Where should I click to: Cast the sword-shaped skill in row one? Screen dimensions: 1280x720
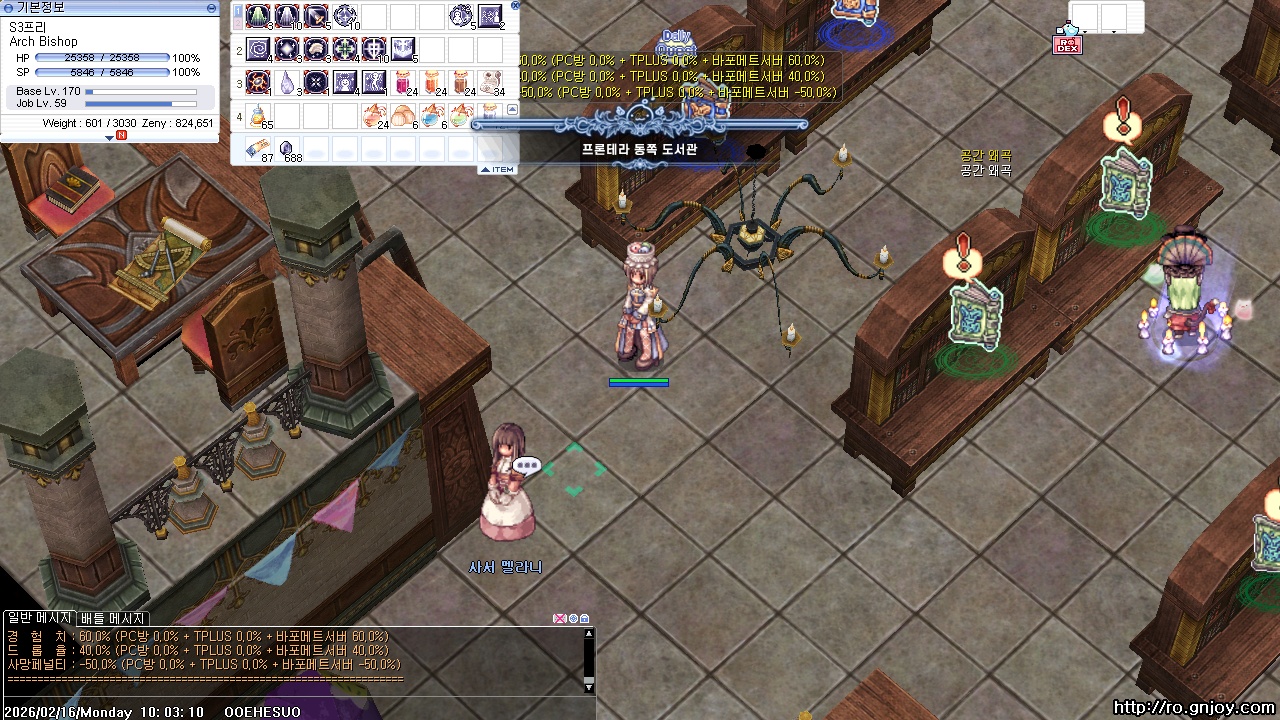[316, 16]
